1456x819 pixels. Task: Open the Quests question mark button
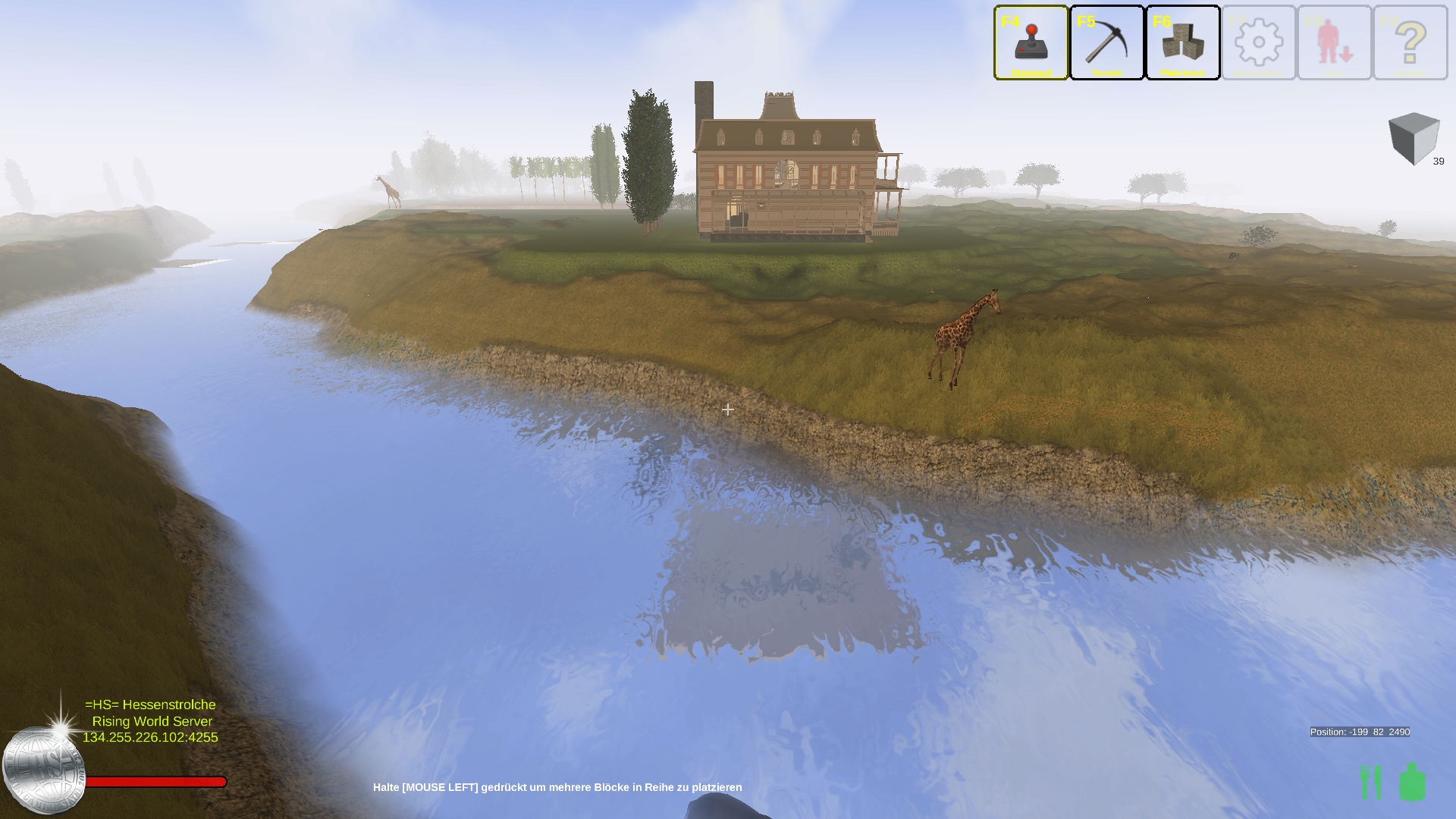coord(1410,42)
